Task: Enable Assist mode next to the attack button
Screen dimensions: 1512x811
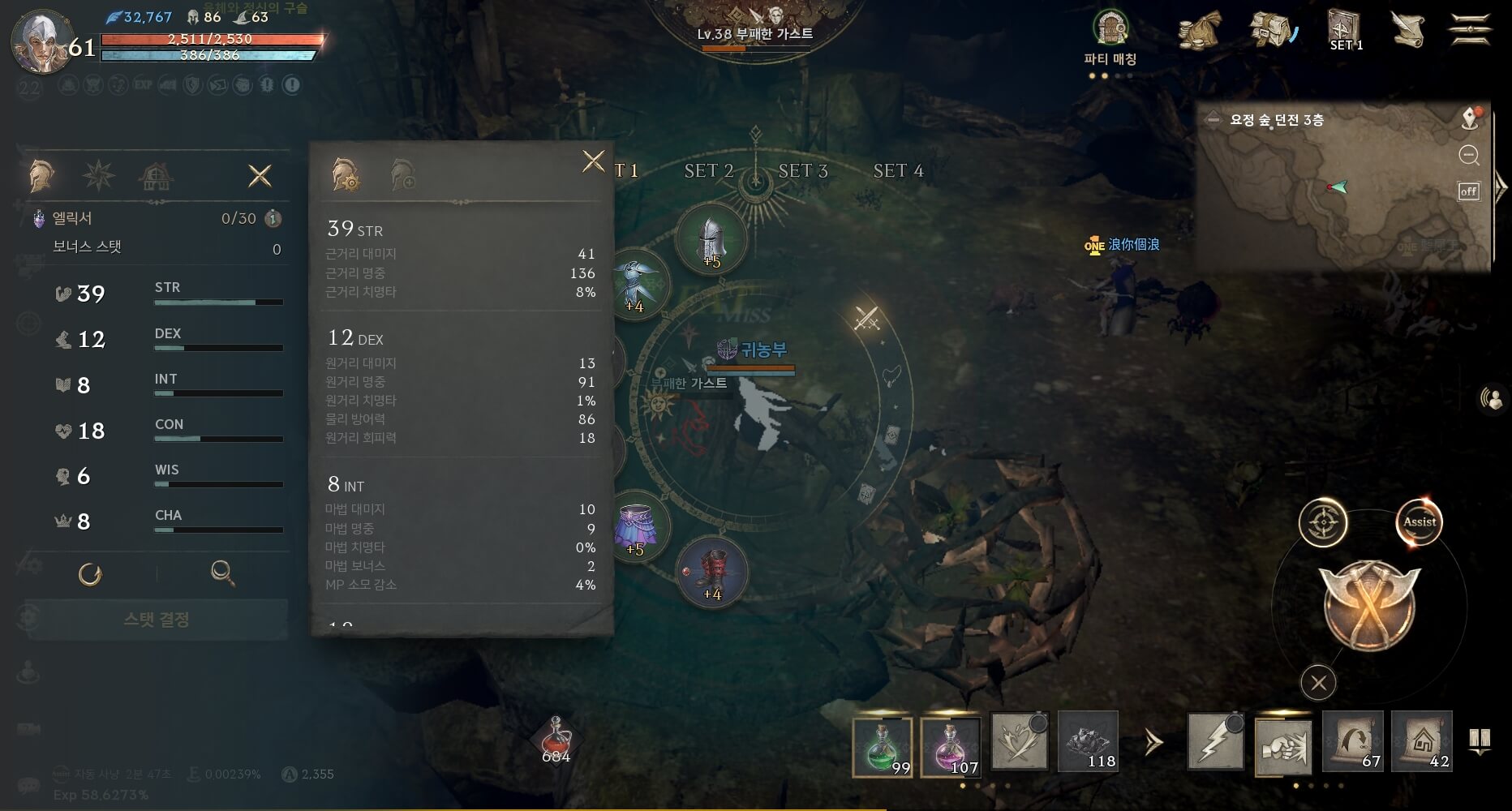Action: click(x=1418, y=522)
